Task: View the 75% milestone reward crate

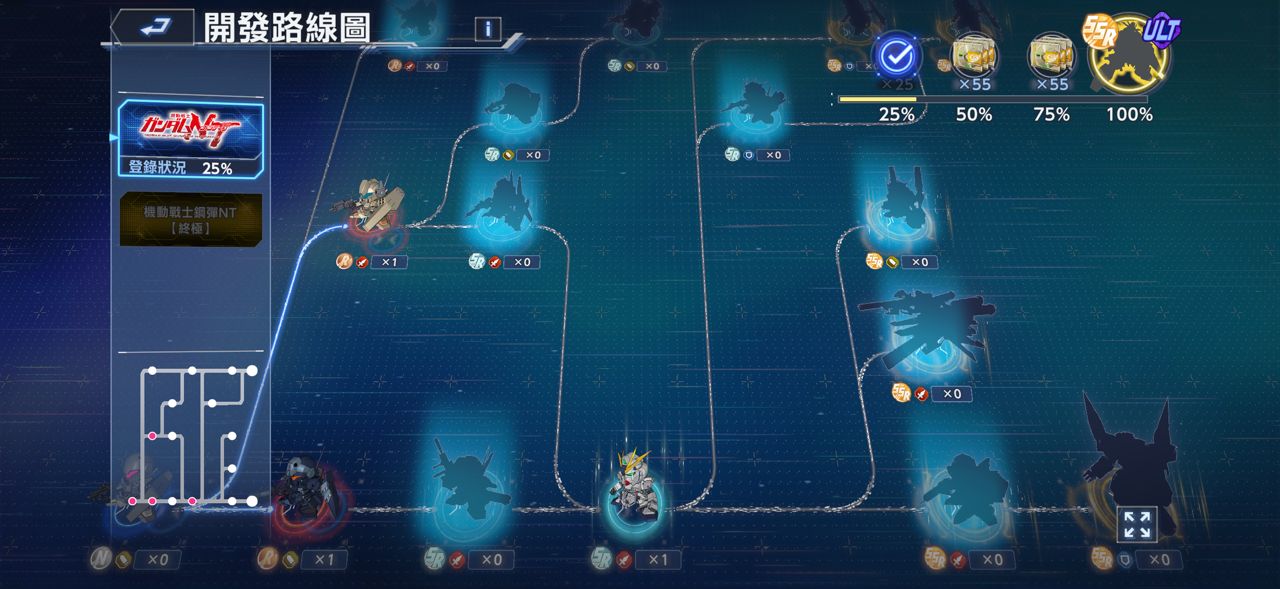Action: coord(1051,56)
